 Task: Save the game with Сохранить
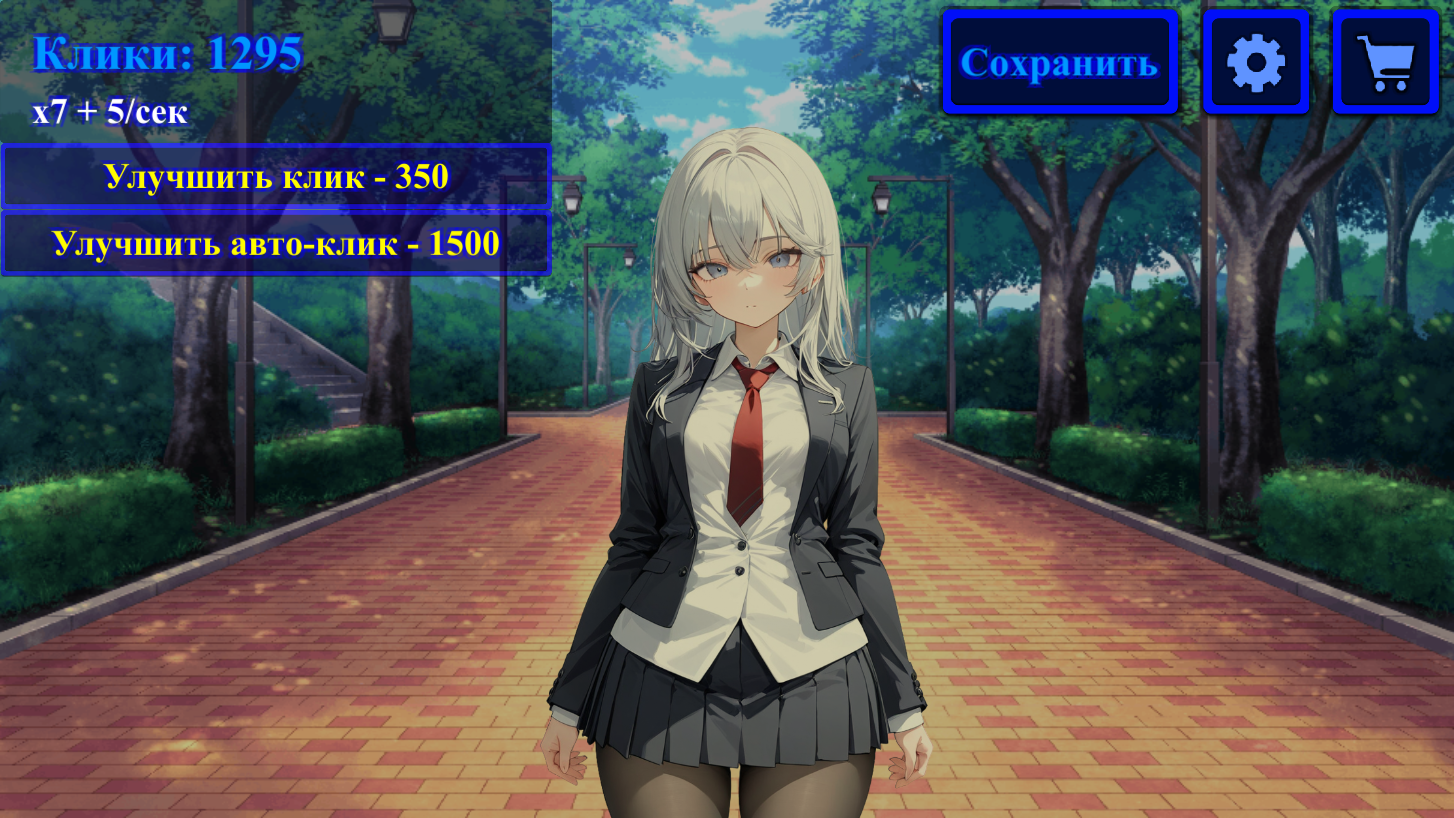pyautogui.click(x=1059, y=62)
